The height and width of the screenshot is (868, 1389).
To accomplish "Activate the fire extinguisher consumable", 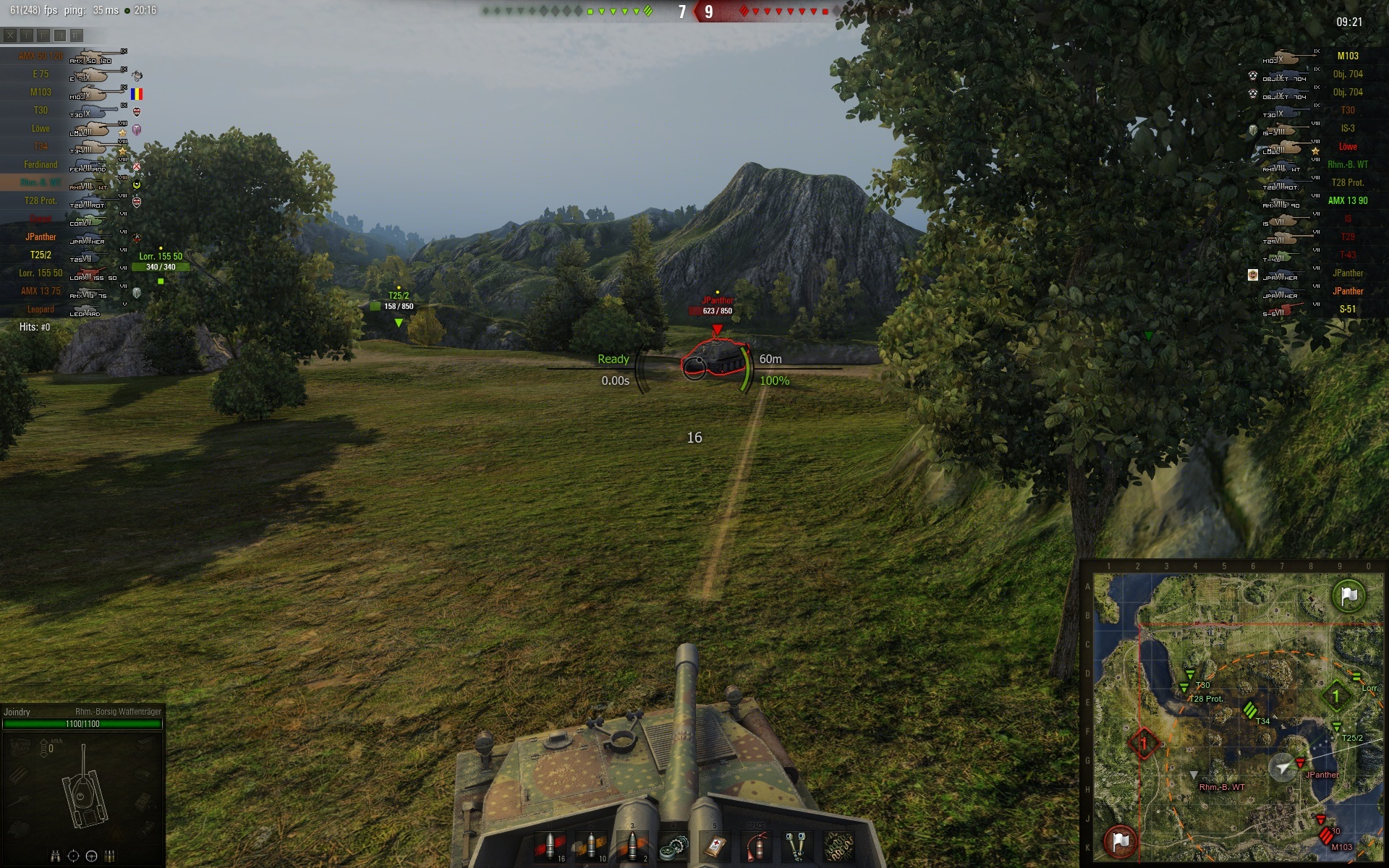I will [x=757, y=846].
